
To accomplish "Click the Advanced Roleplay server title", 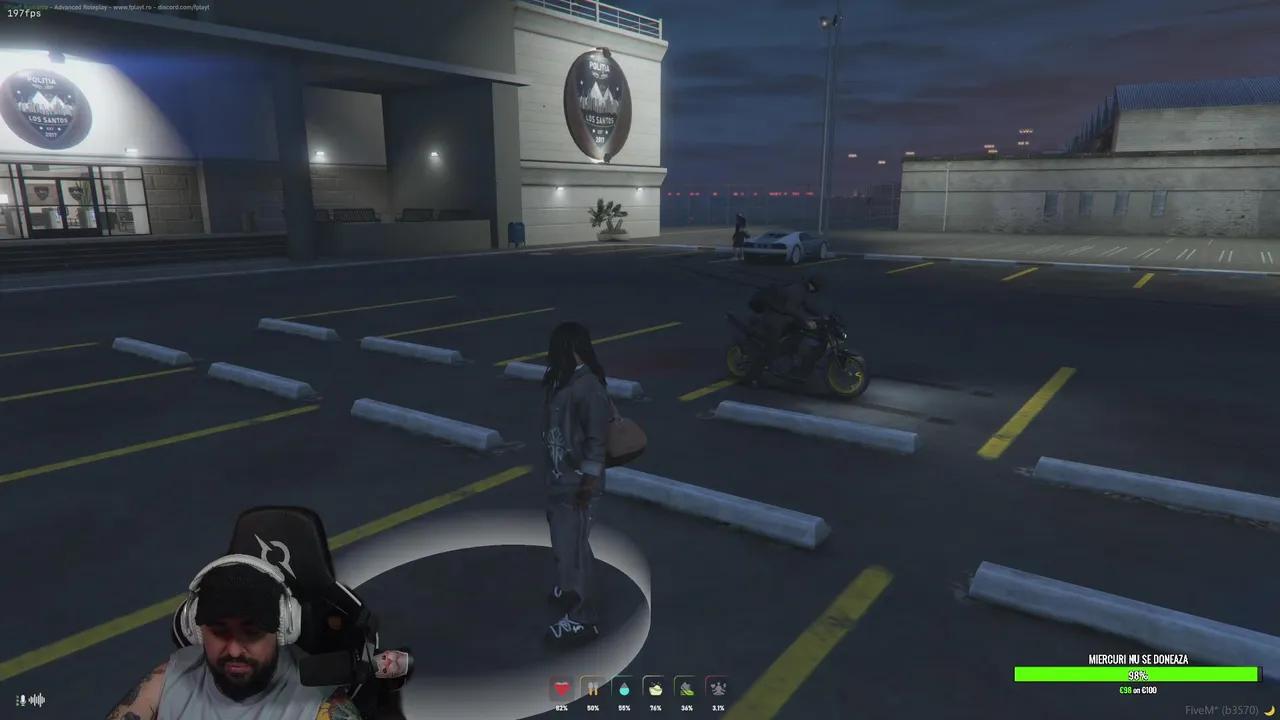I will [81, 8].
